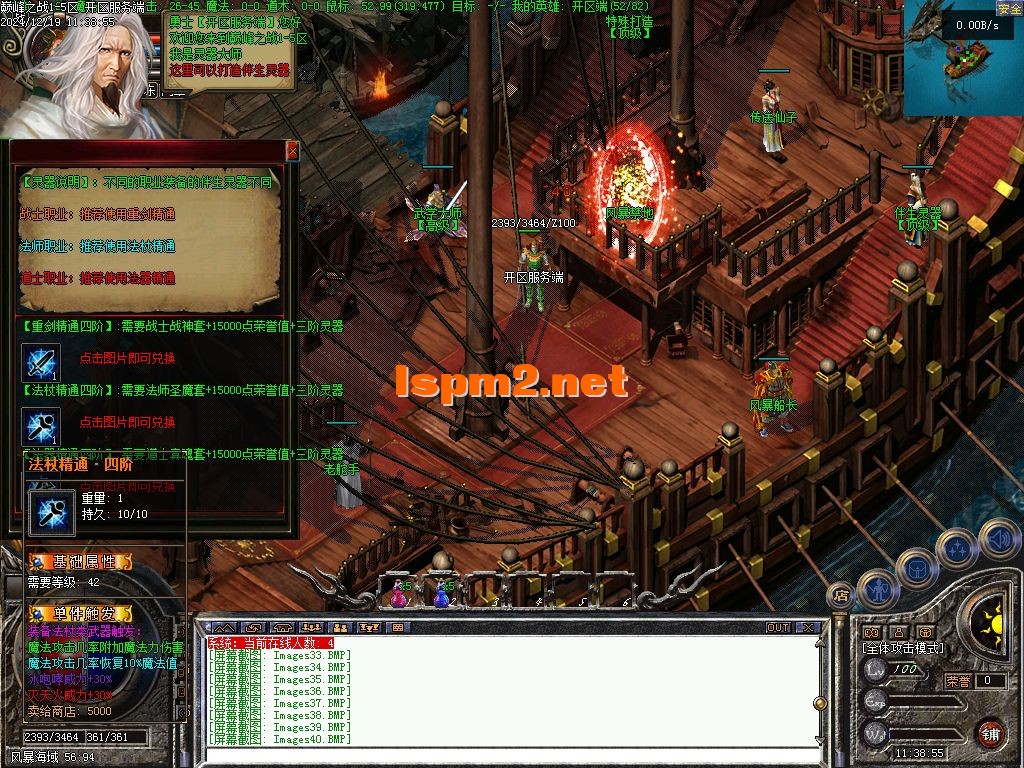The image size is (1024, 768).
Task: Click the OUT button above the chat
Action: [x=777, y=628]
